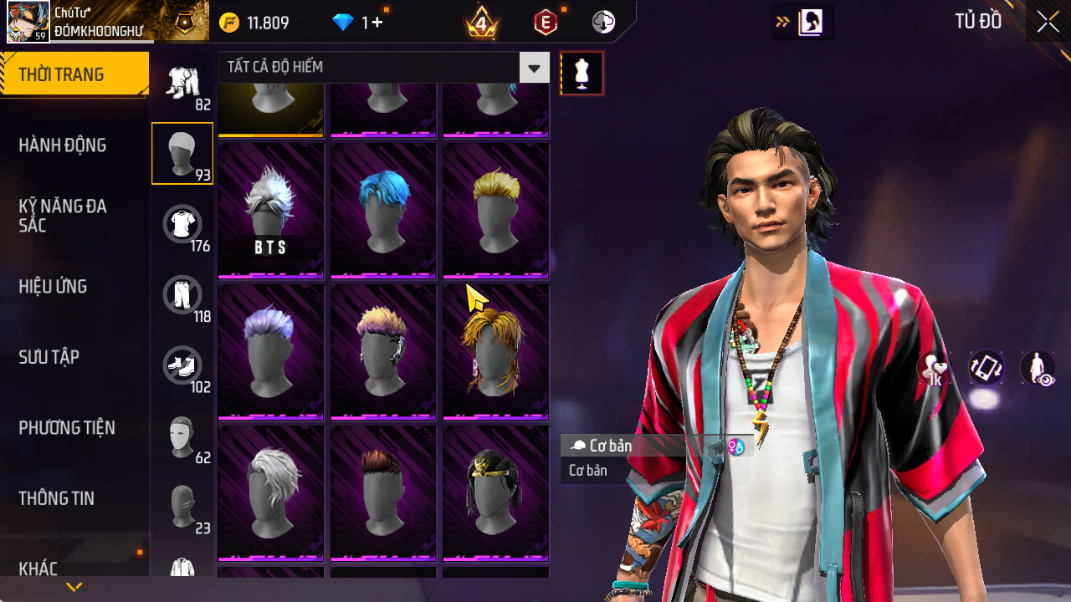The height and width of the screenshot is (602, 1071).
Task: Select the purple hair item
Action: 270,351
